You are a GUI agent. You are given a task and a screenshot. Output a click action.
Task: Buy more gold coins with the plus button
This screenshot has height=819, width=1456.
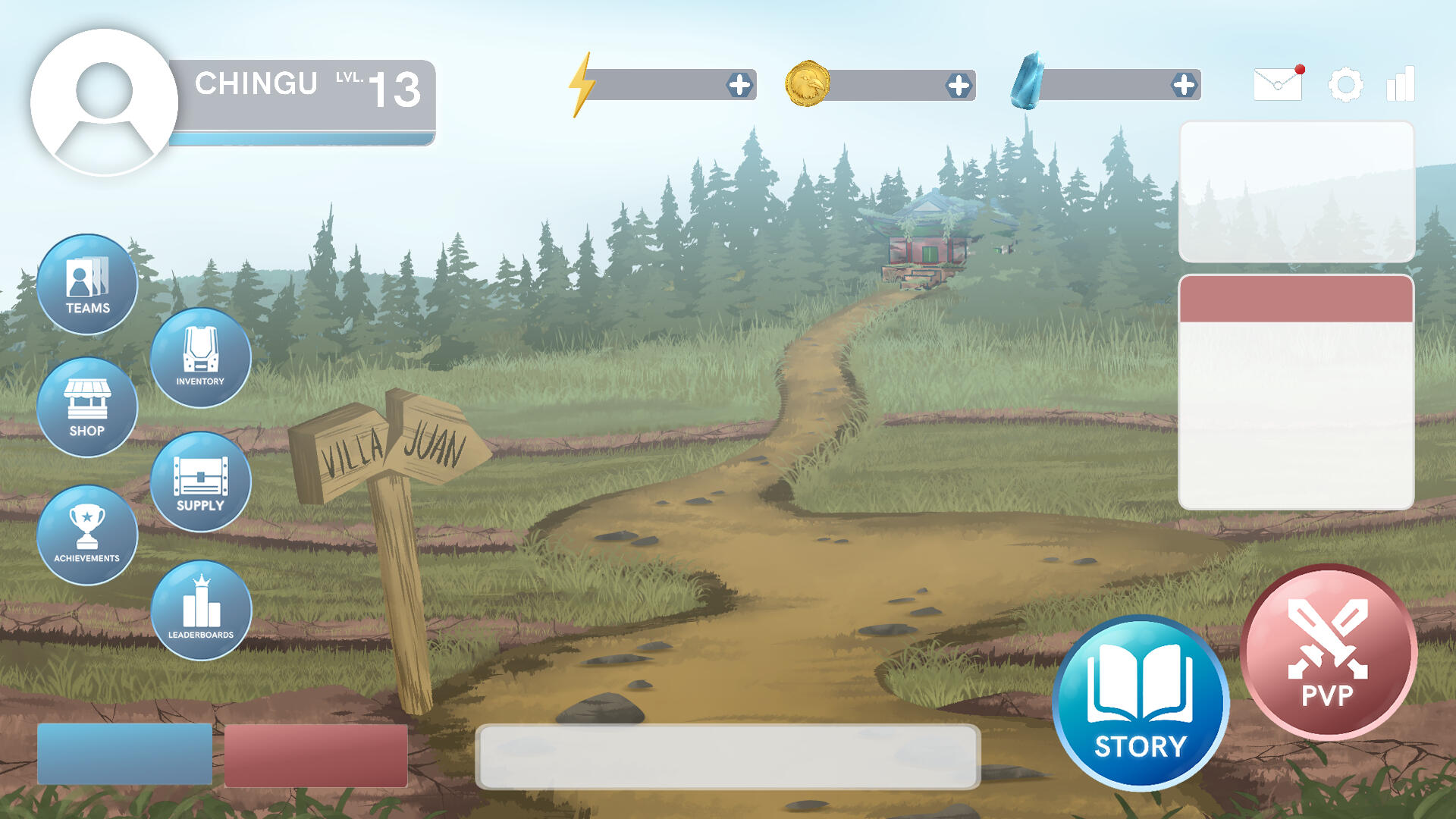[959, 86]
